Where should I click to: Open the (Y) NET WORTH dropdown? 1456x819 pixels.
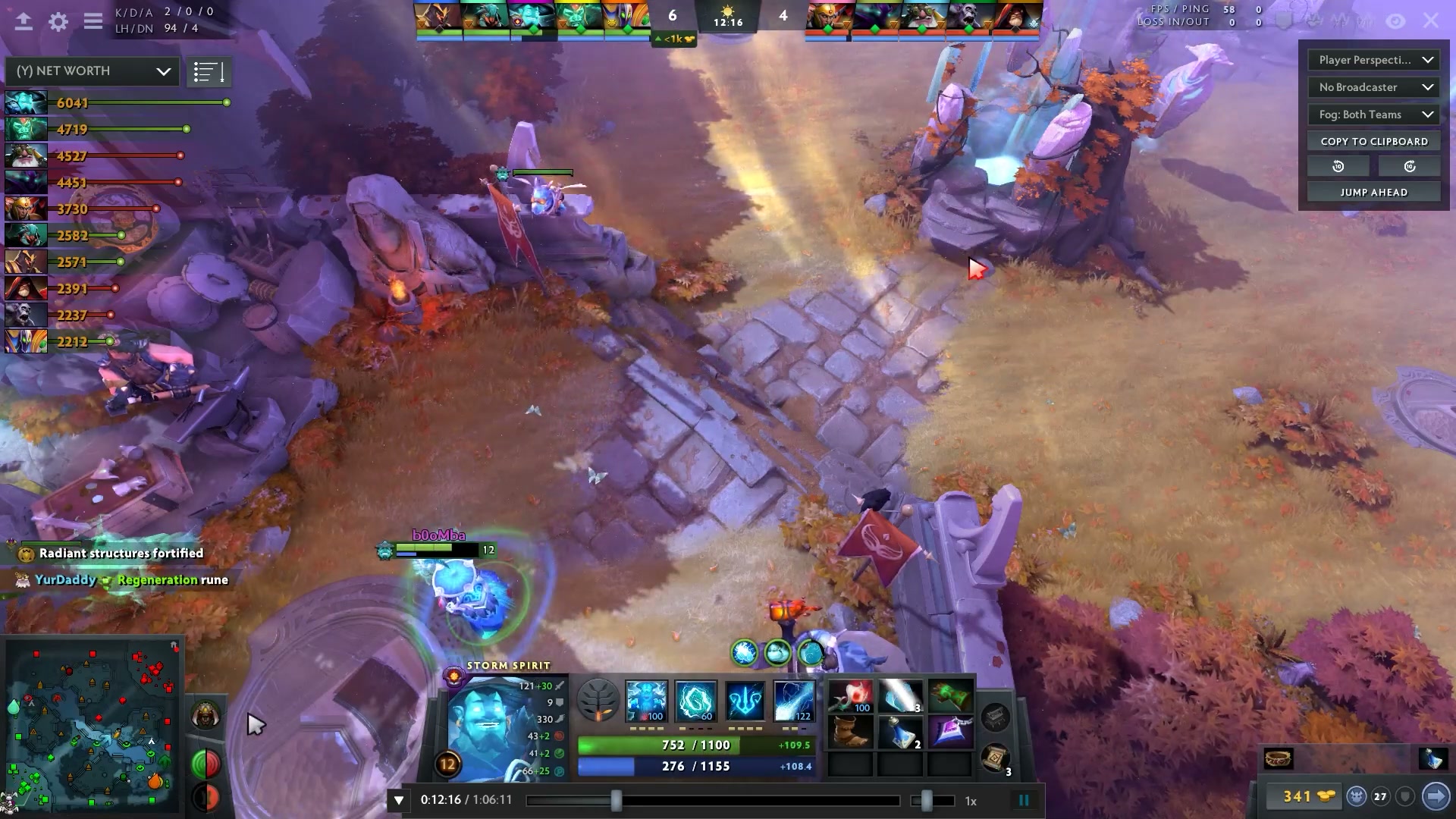[91, 71]
